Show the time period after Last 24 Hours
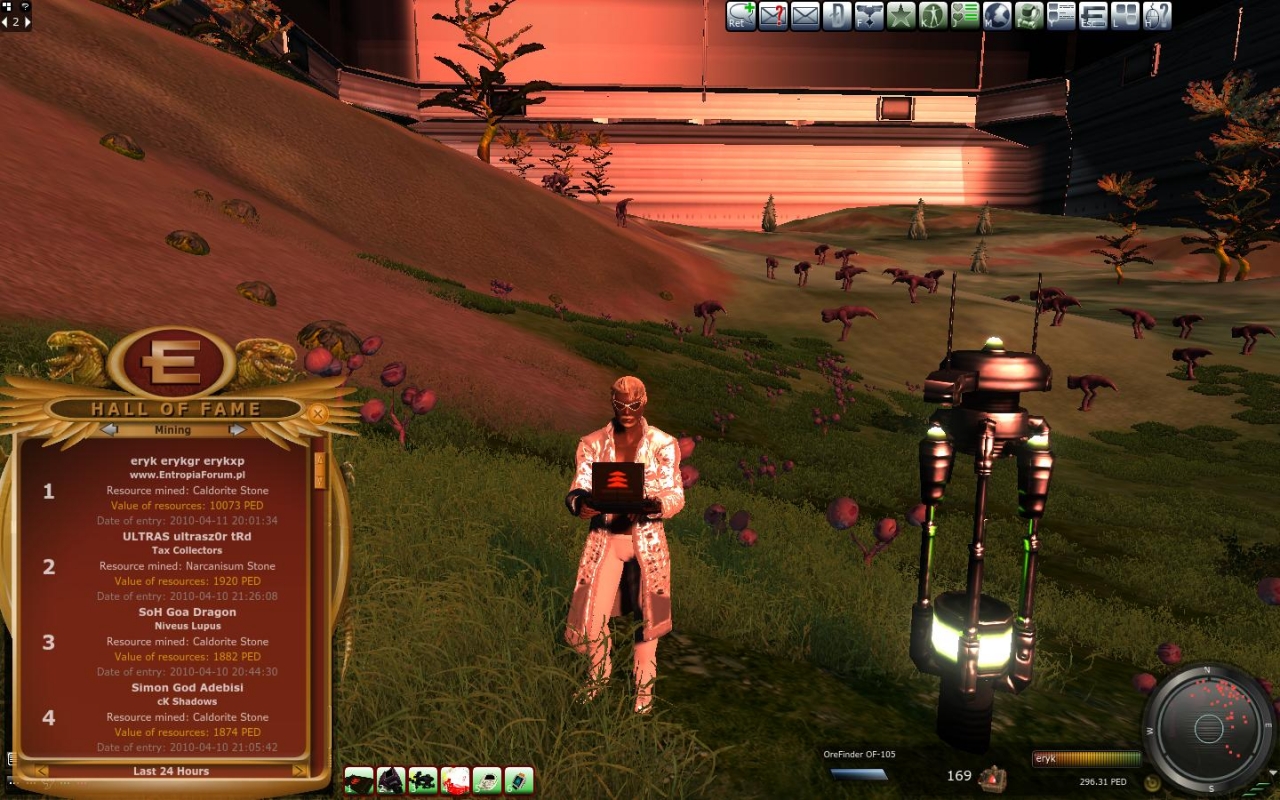This screenshot has height=800, width=1280. (299, 771)
